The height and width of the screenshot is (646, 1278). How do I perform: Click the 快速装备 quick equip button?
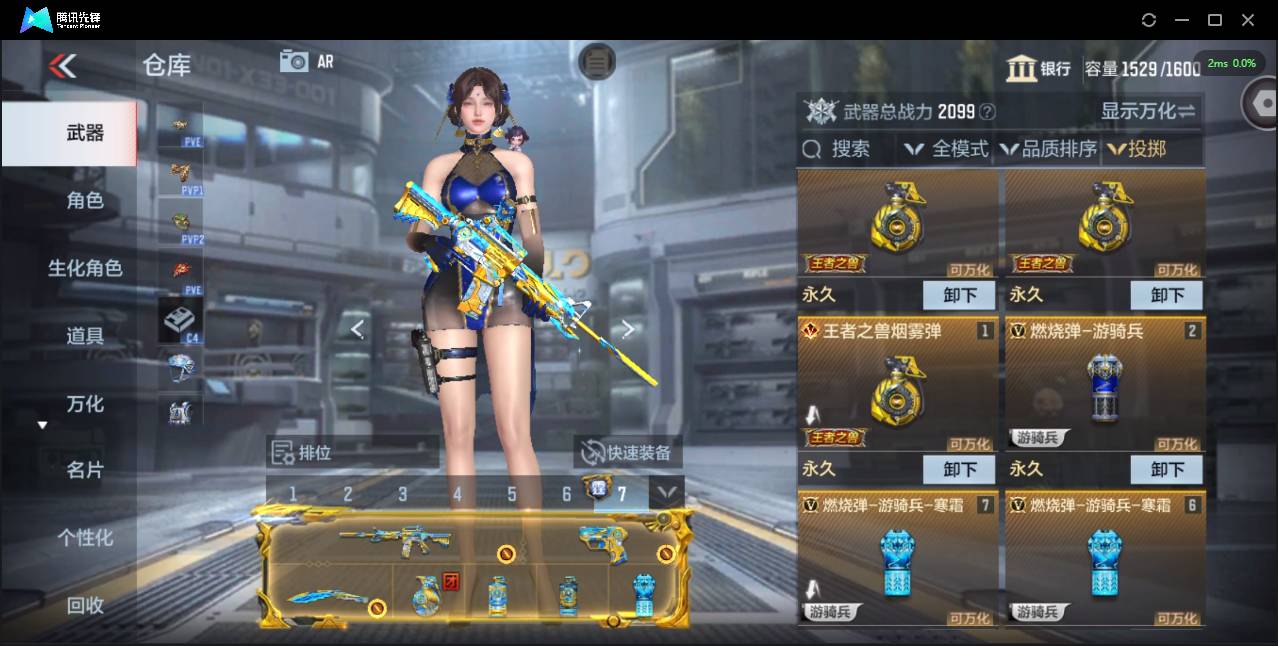628,453
